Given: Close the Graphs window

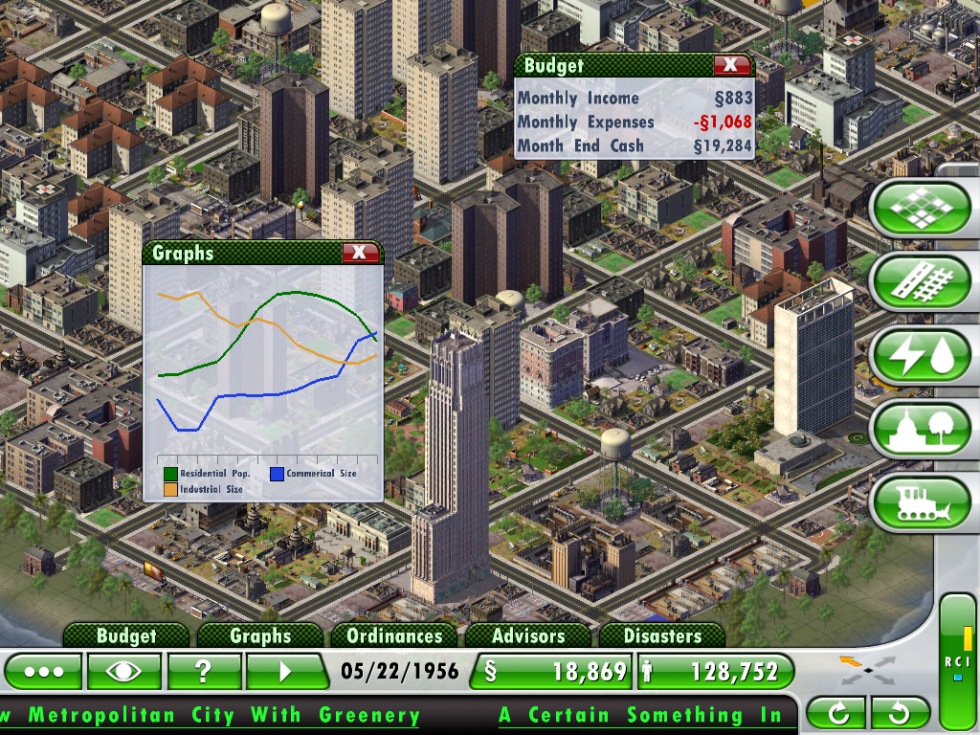Looking at the screenshot, I should 360,253.
